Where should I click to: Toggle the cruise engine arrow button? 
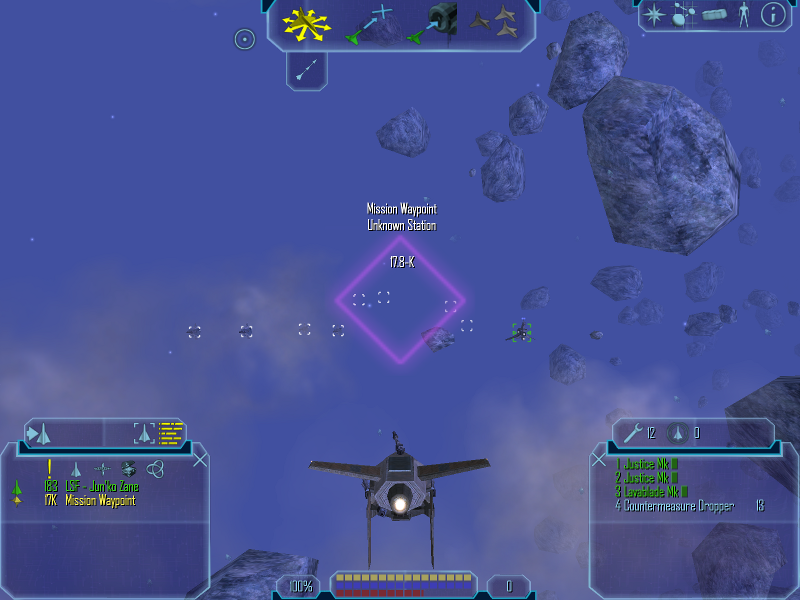click(307, 68)
